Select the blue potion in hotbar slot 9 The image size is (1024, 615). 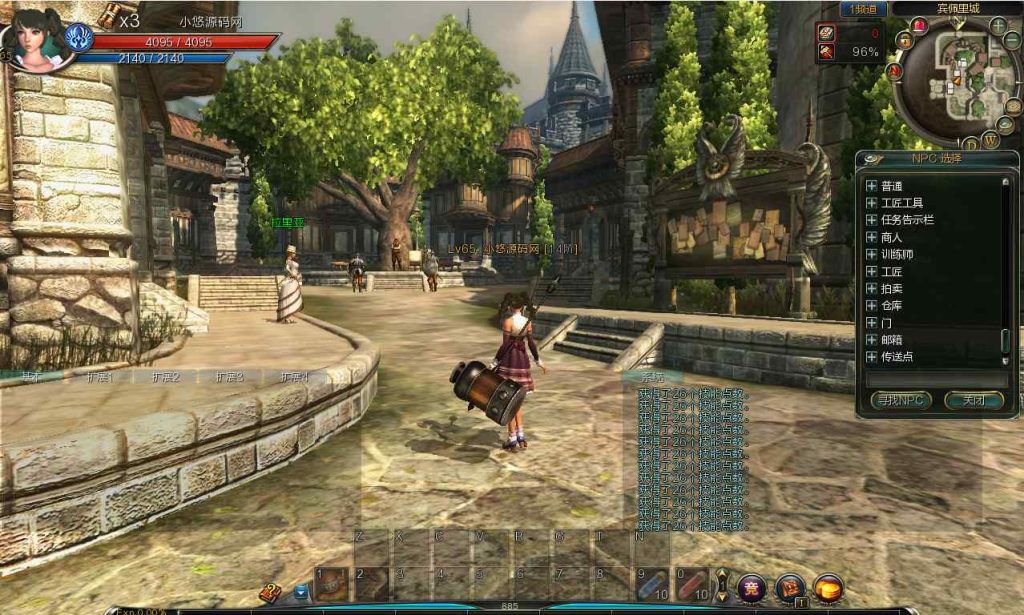coord(652,584)
